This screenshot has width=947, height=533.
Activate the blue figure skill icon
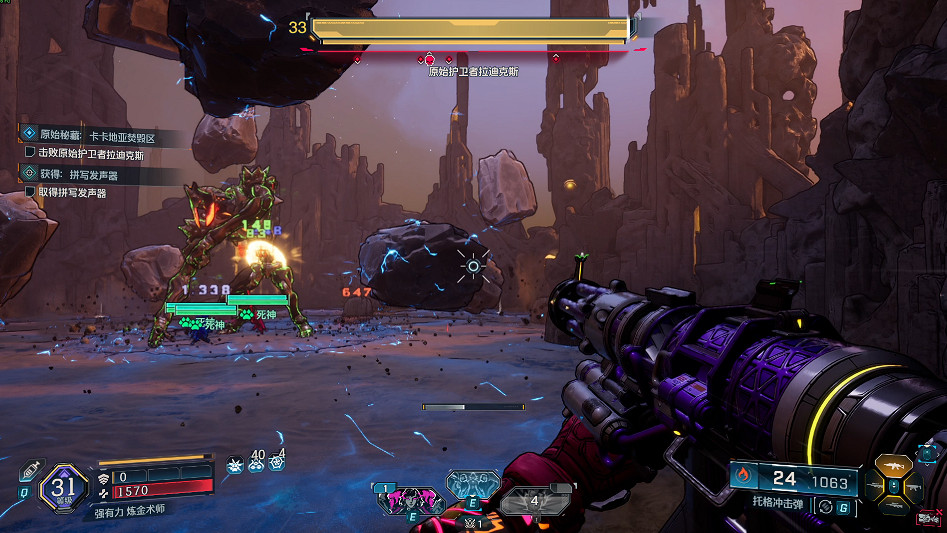pyautogui.click(x=471, y=485)
